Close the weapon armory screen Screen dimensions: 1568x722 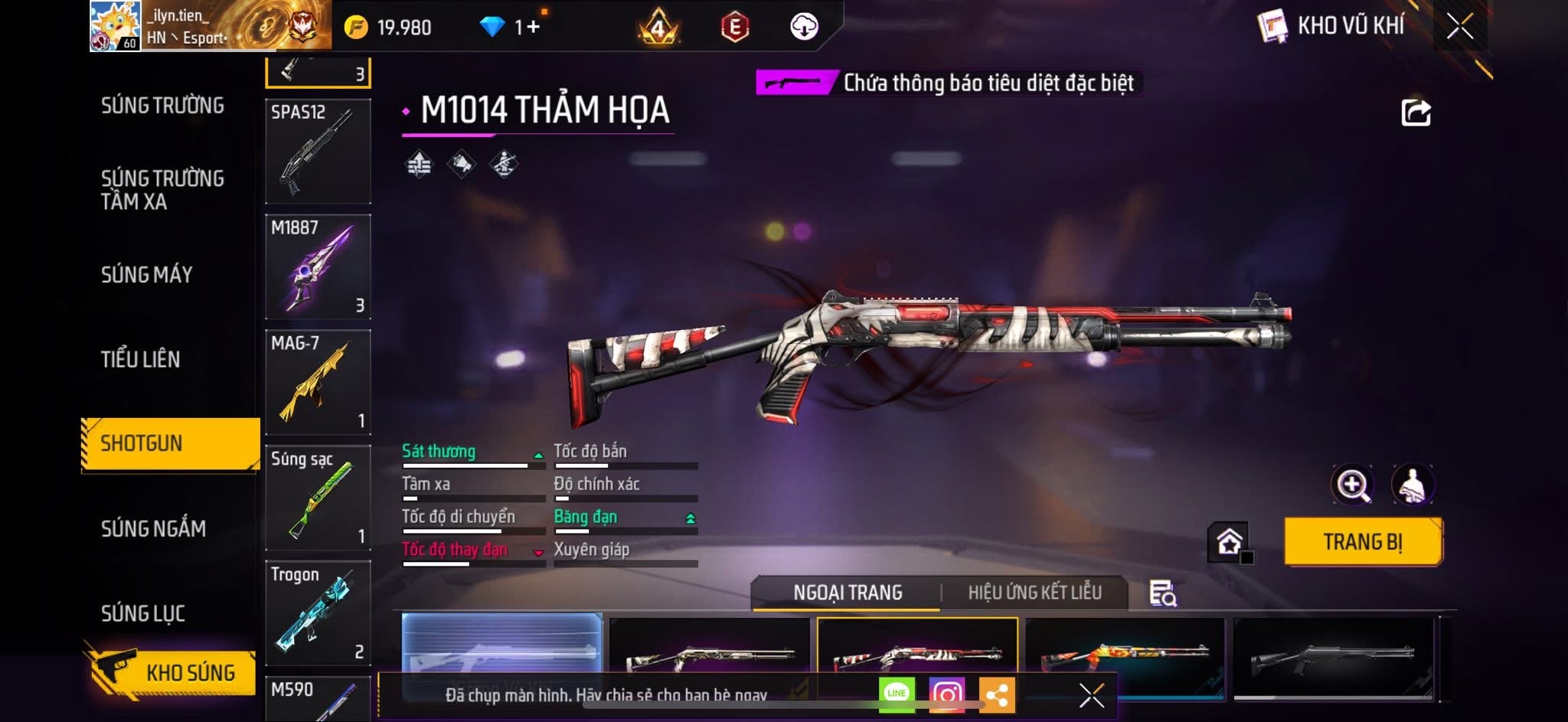(1459, 27)
